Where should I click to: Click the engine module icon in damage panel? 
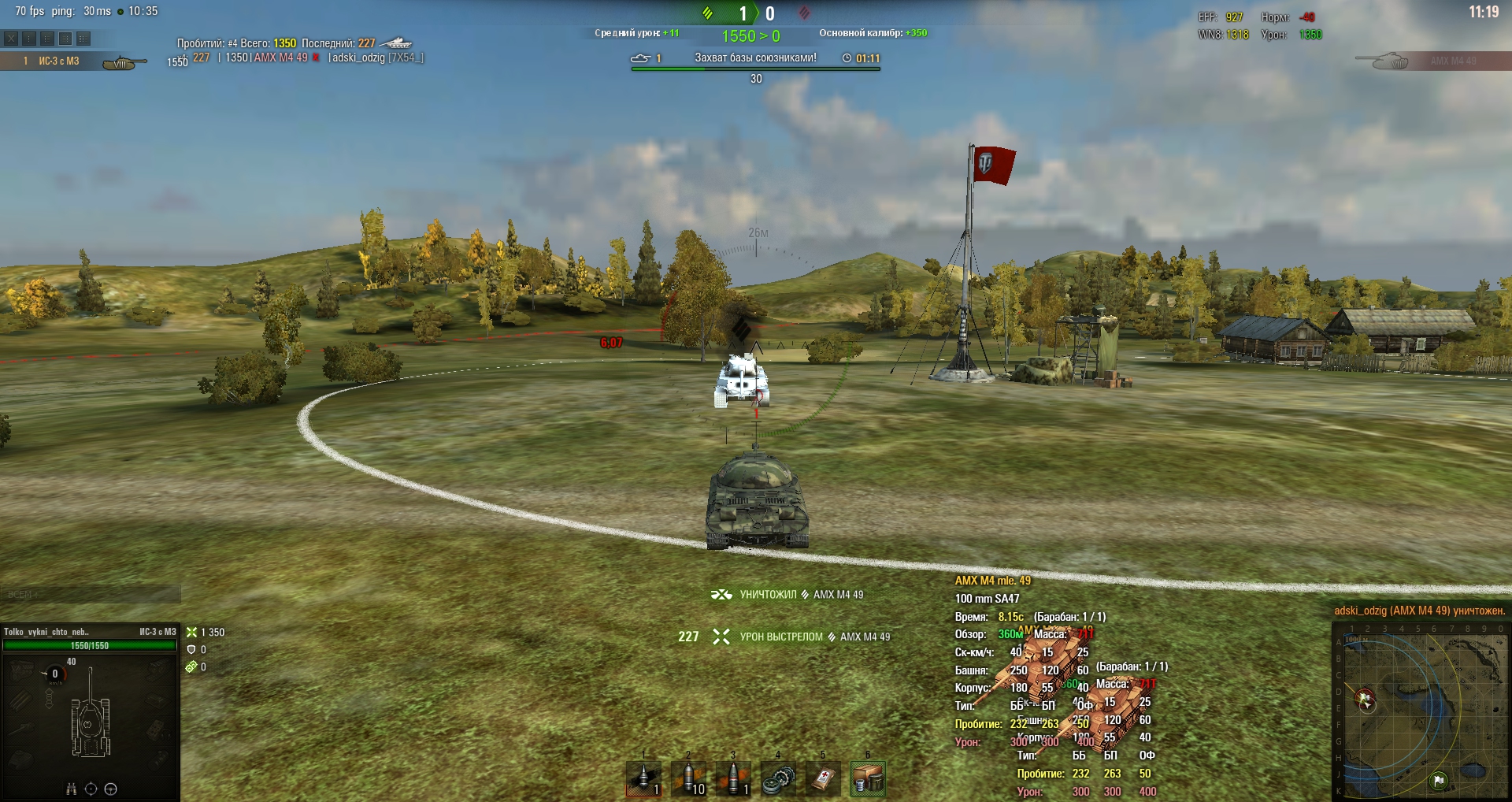point(21,671)
